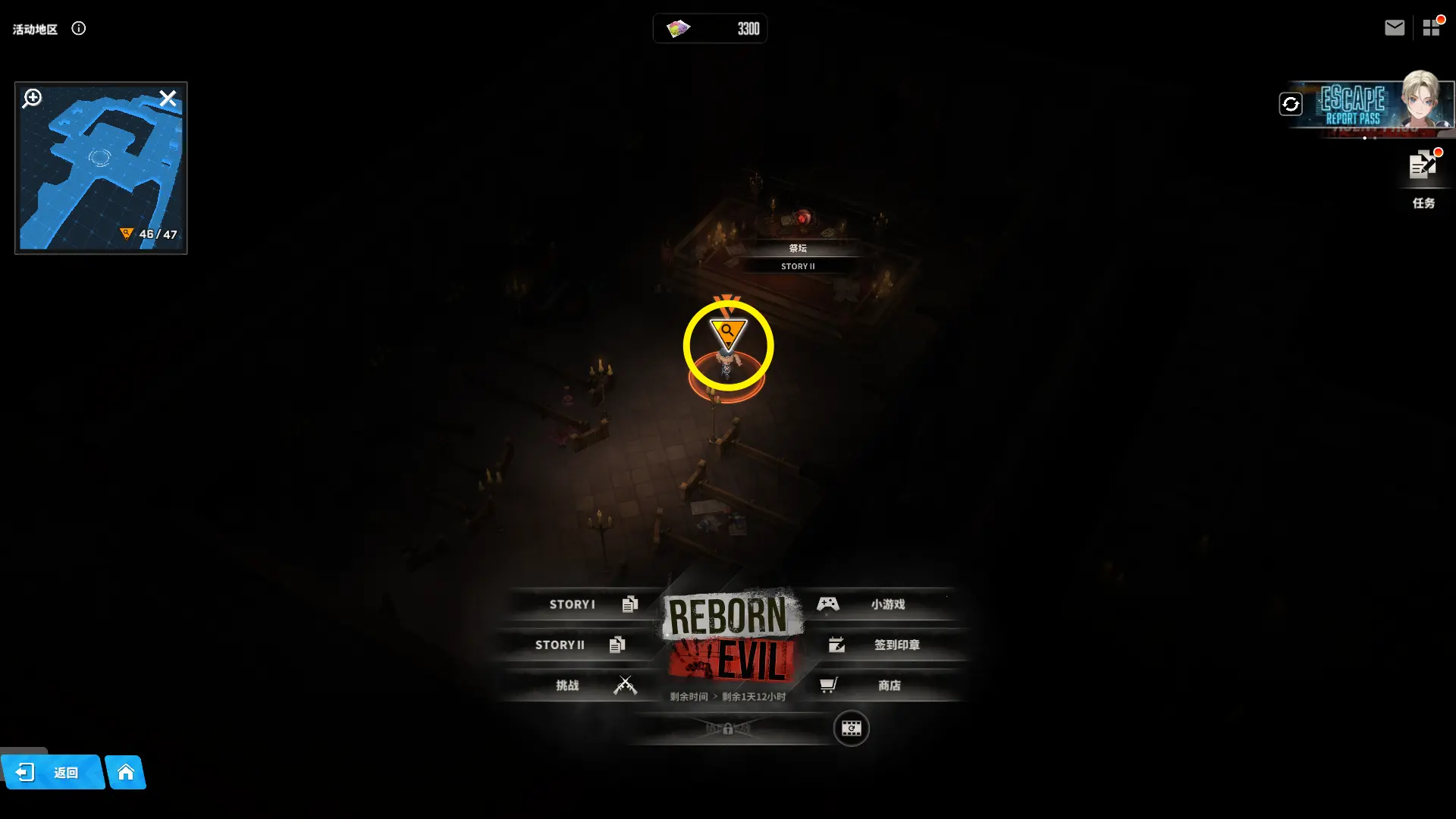Click the locked entry below Reborn Evil
The height and width of the screenshot is (819, 1456).
pos(728,729)
